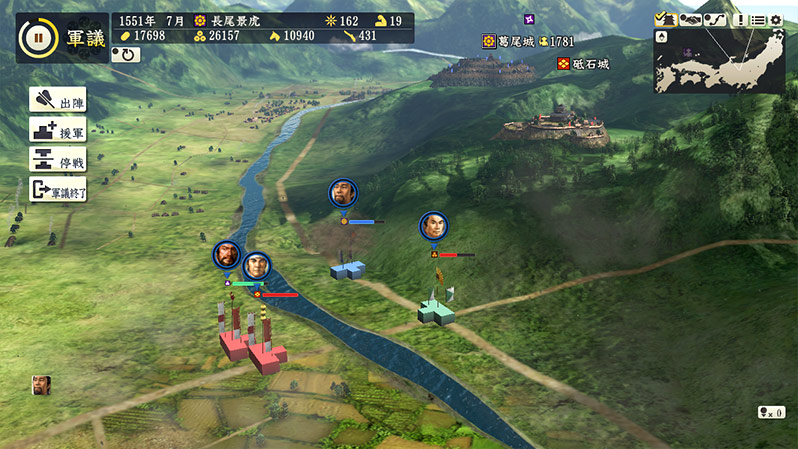The width and height of the screenshot is (798, 449).
Task: Select the commander portrait with the blue strength bar
Action: pos(343,193)
